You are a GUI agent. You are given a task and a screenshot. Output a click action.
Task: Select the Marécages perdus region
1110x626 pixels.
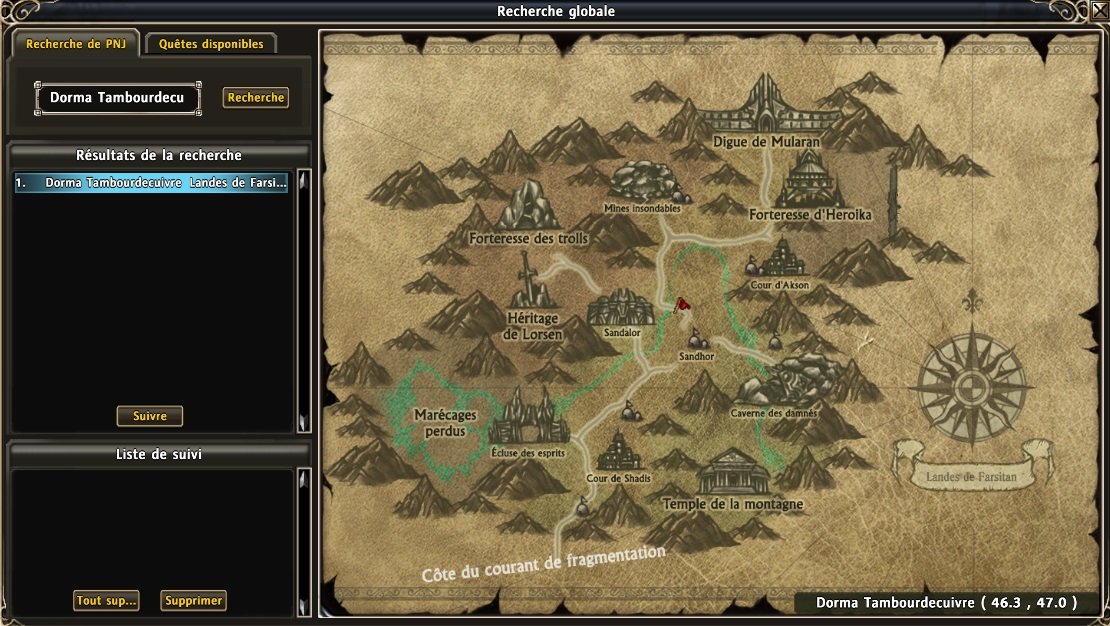point(443,422)
